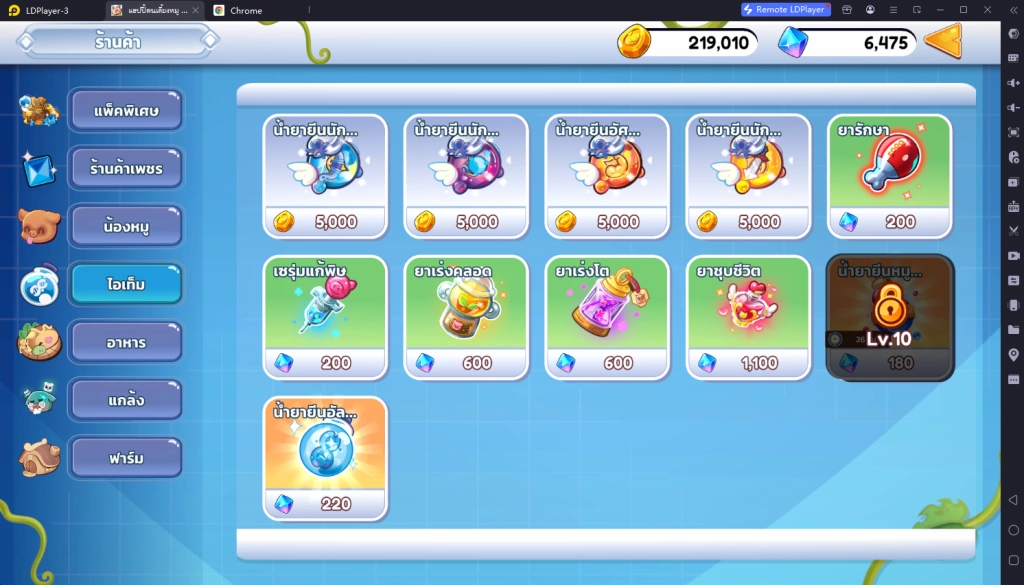Select the เซรุ่มแก้พิษ antidote serum item
The height and width of the screenshot is (585, 1024).
[325, 317]
